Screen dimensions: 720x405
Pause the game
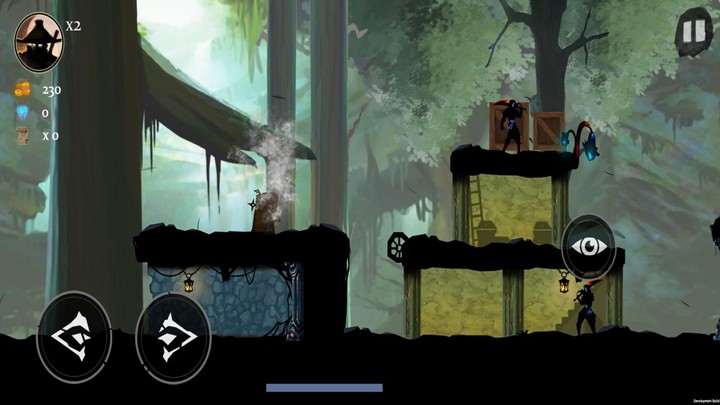[691, 32]
